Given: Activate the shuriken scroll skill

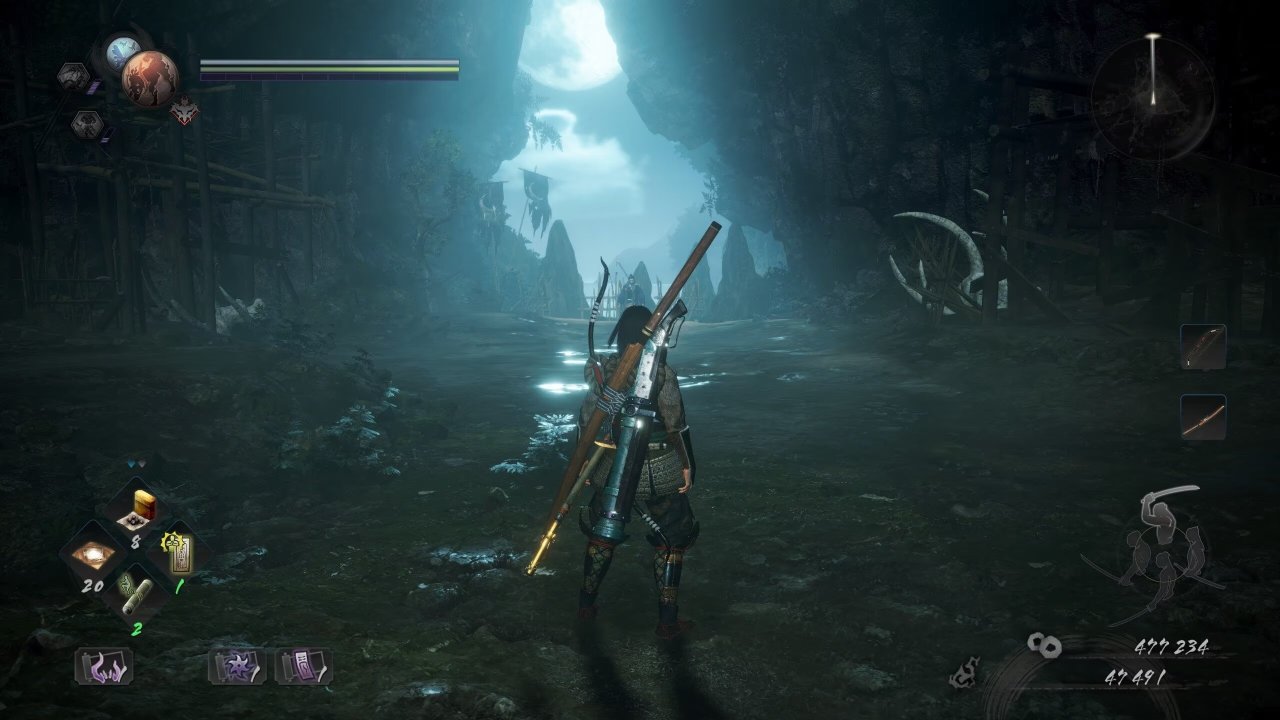Looking at the screenshot, I should coord(237,666).
